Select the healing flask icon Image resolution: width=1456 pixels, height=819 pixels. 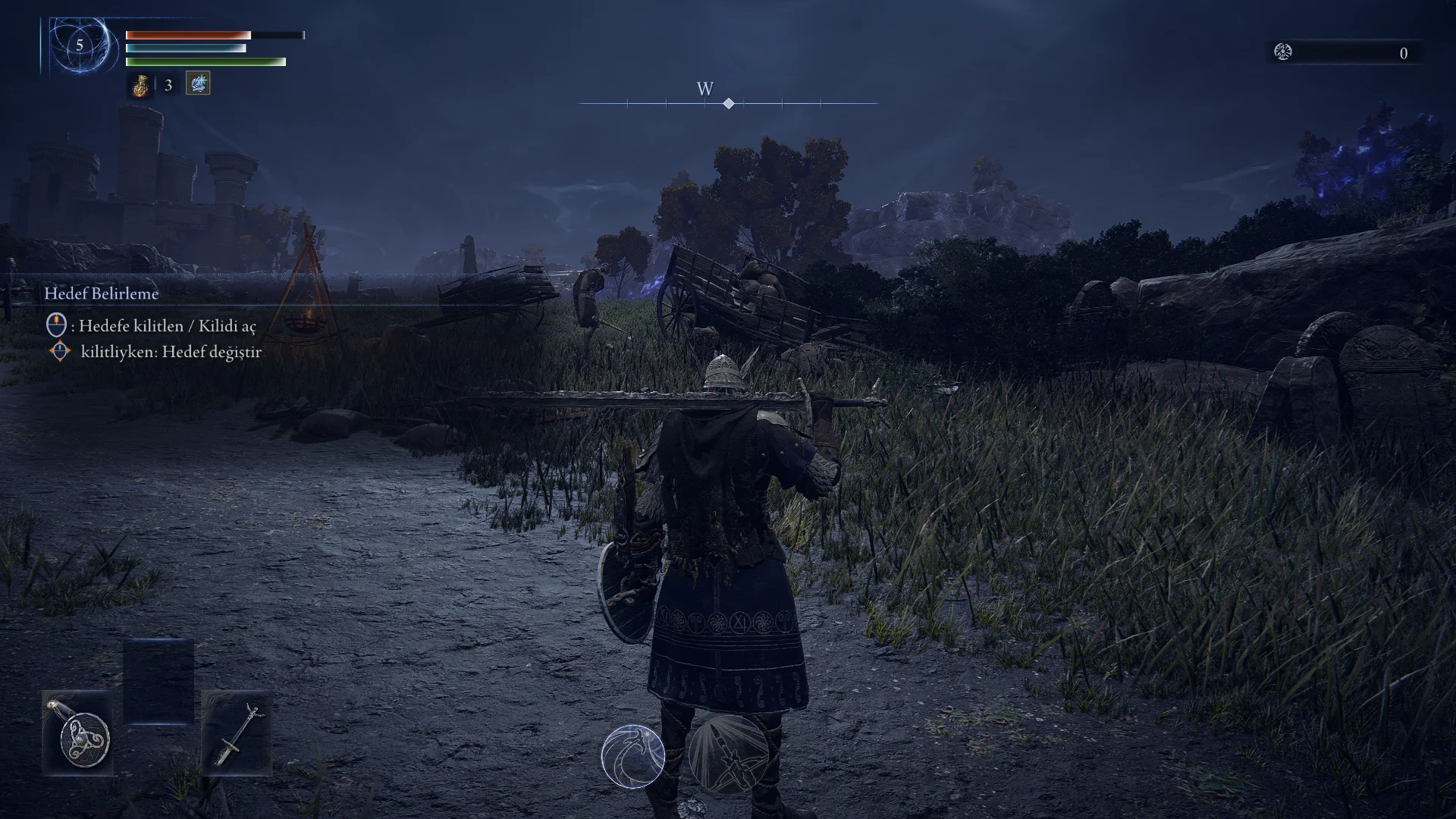[140, 85]
